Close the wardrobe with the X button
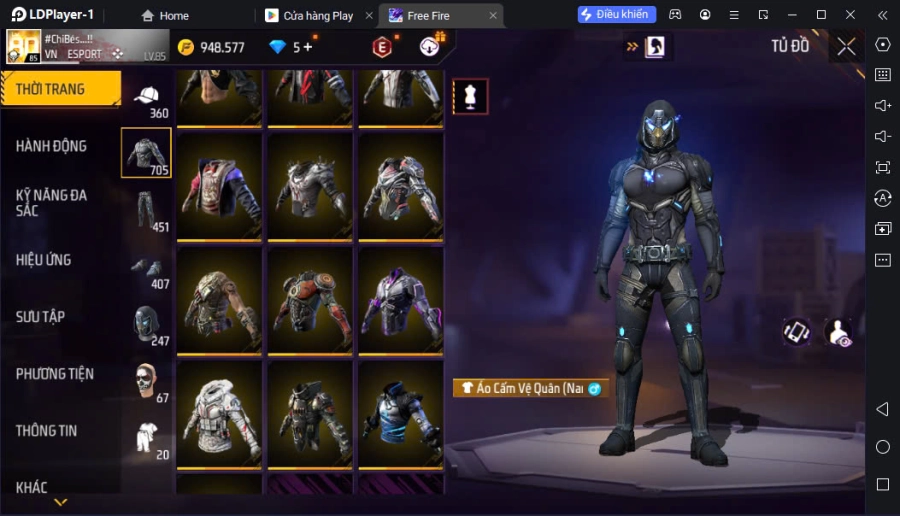Viewport: 900px width, 516px height. (846, 46)
